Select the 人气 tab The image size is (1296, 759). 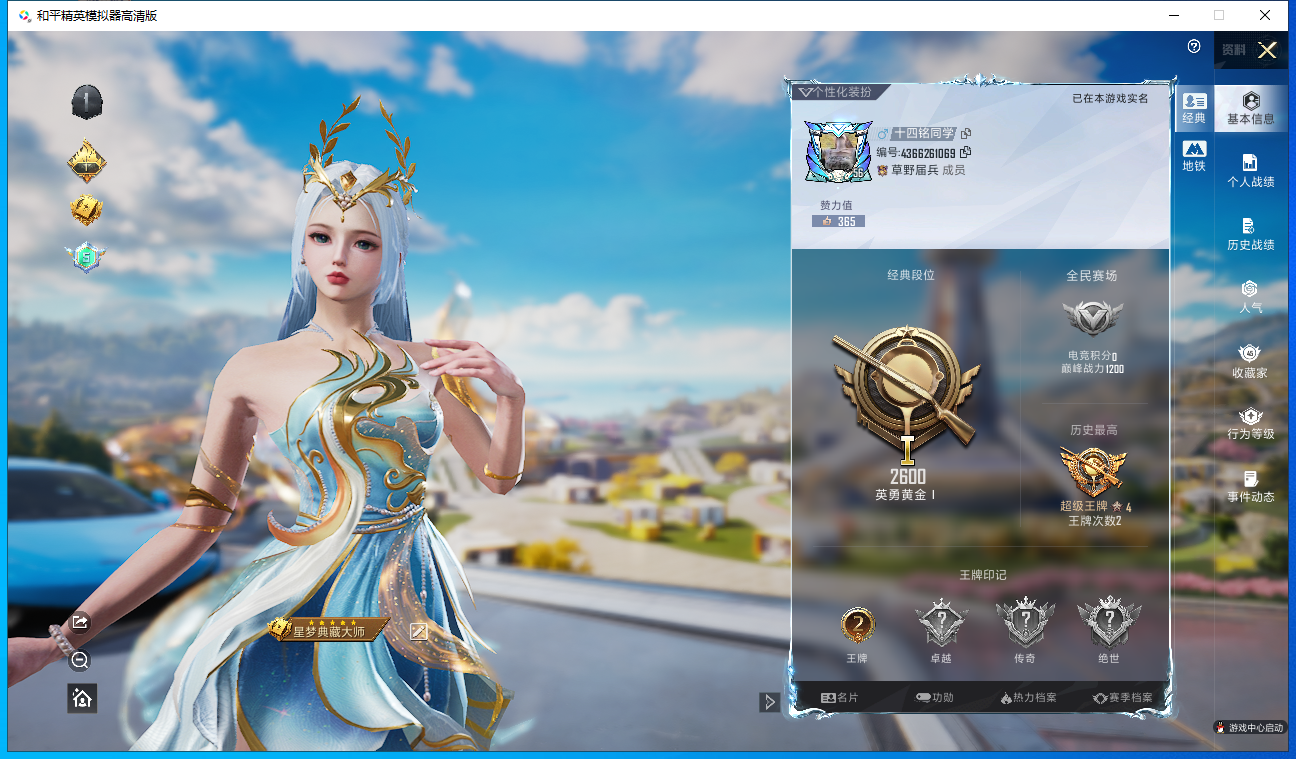coord(1250,297)
